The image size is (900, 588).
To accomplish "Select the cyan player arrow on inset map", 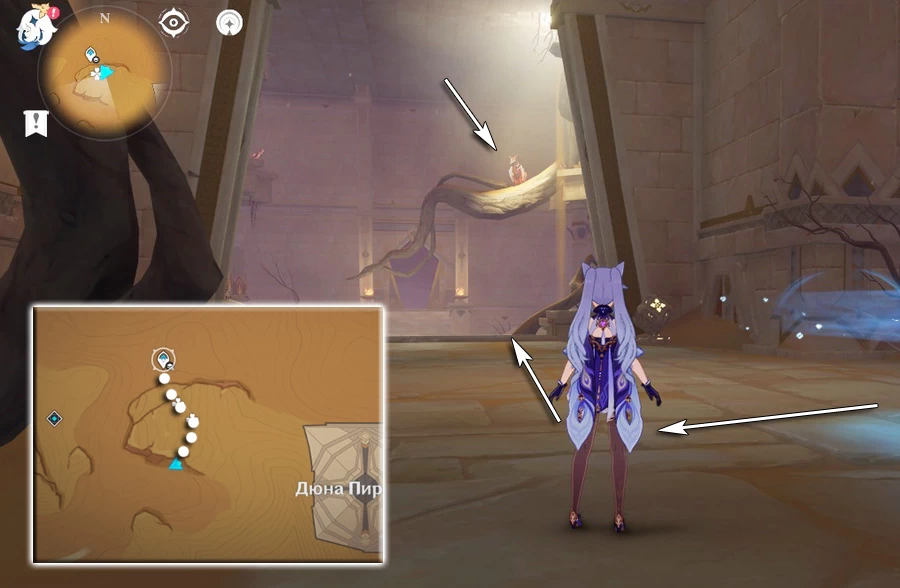I will (x=176, y=463).
